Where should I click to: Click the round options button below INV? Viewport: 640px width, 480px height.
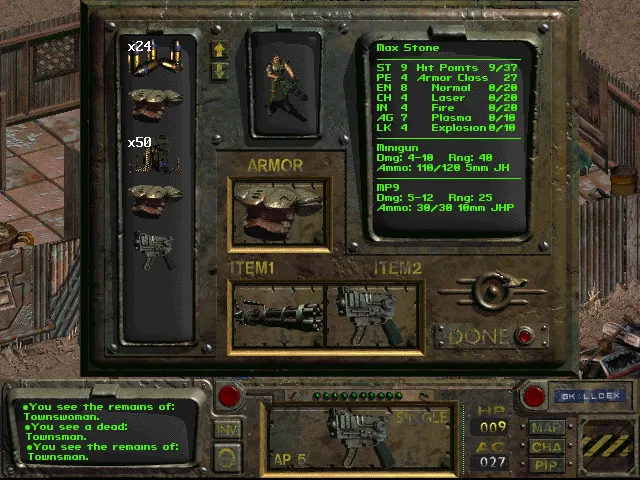(228, 458)
